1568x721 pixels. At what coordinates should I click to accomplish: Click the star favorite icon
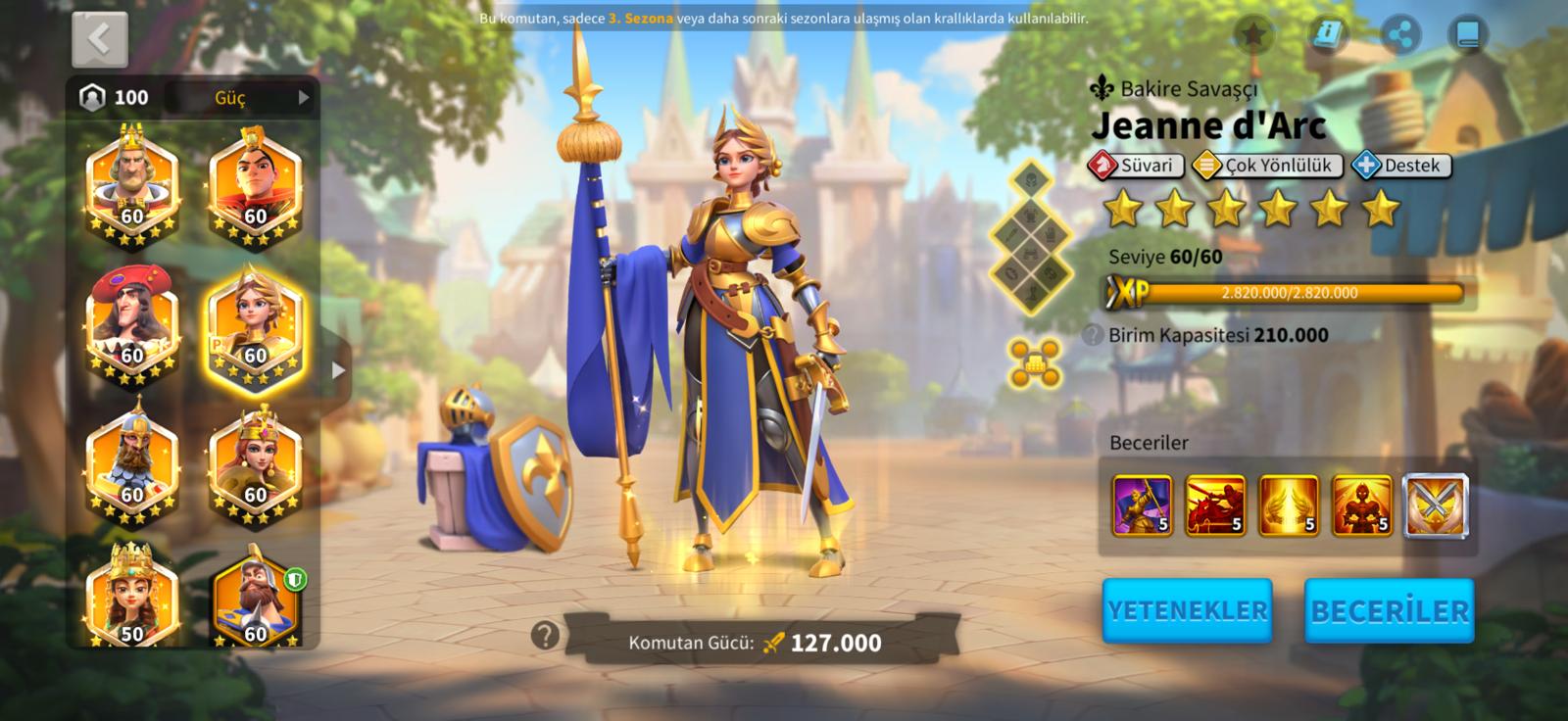point(1252,36)
